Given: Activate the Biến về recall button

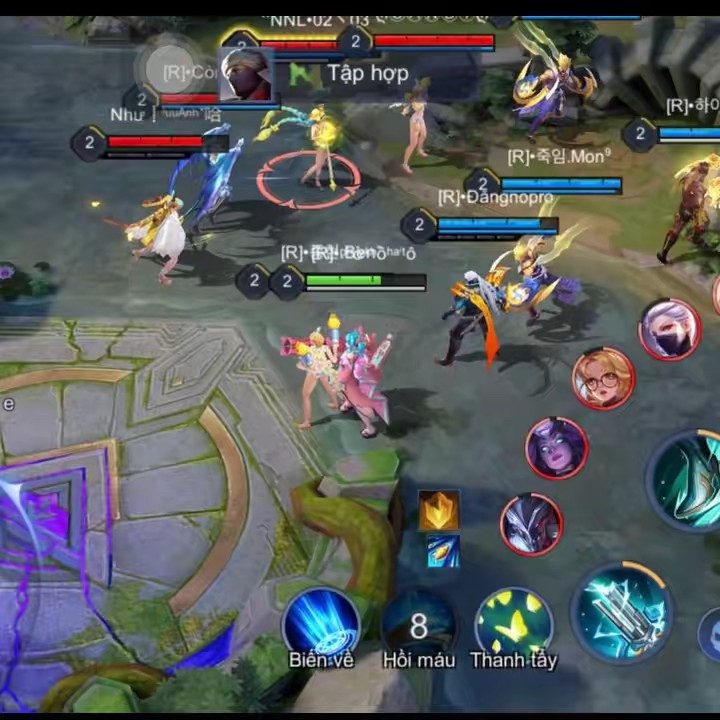Looking at the screenshot, I should (321, 622).
